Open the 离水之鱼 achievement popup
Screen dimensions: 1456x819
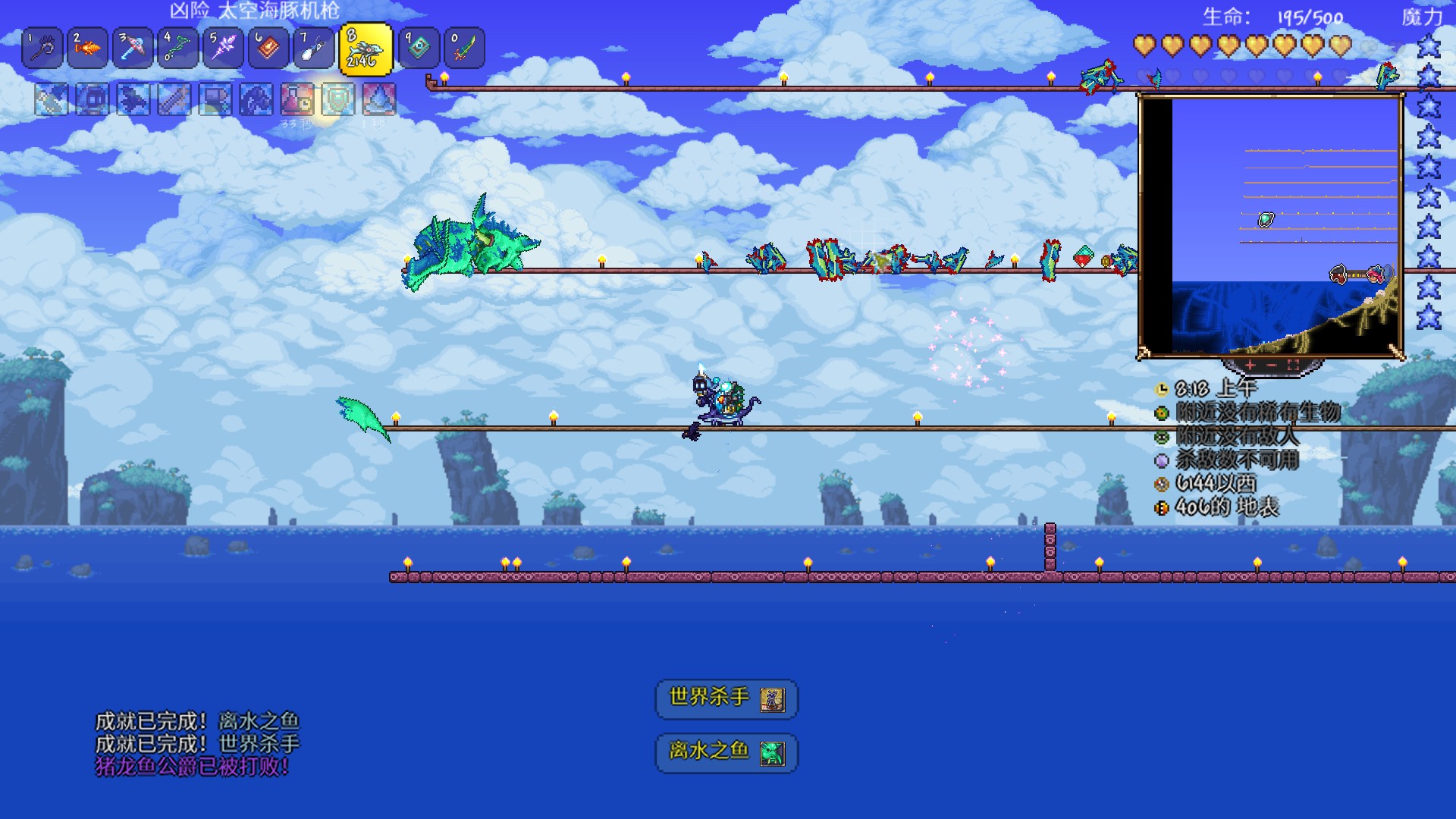pyautogui.click(x=726, y=752)
